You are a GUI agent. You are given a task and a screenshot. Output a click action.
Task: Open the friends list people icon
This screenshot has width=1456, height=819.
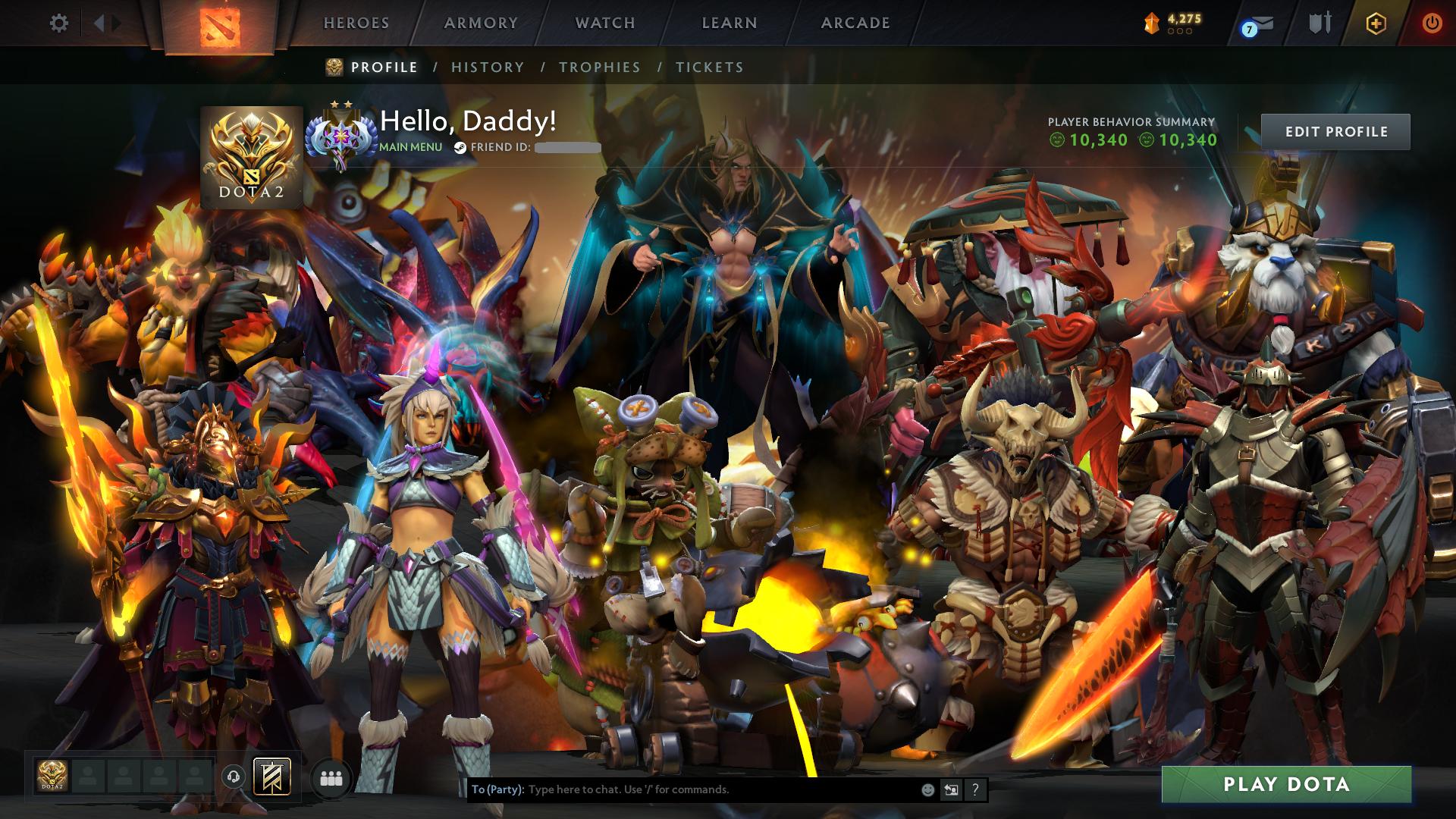coord(331,777)
